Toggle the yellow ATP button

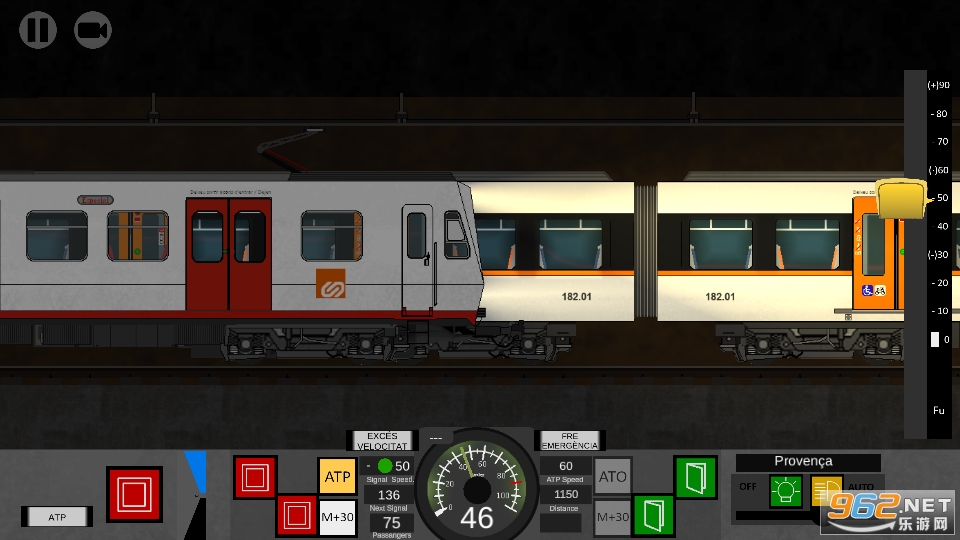pyautogui.click(x=337, y=476)
